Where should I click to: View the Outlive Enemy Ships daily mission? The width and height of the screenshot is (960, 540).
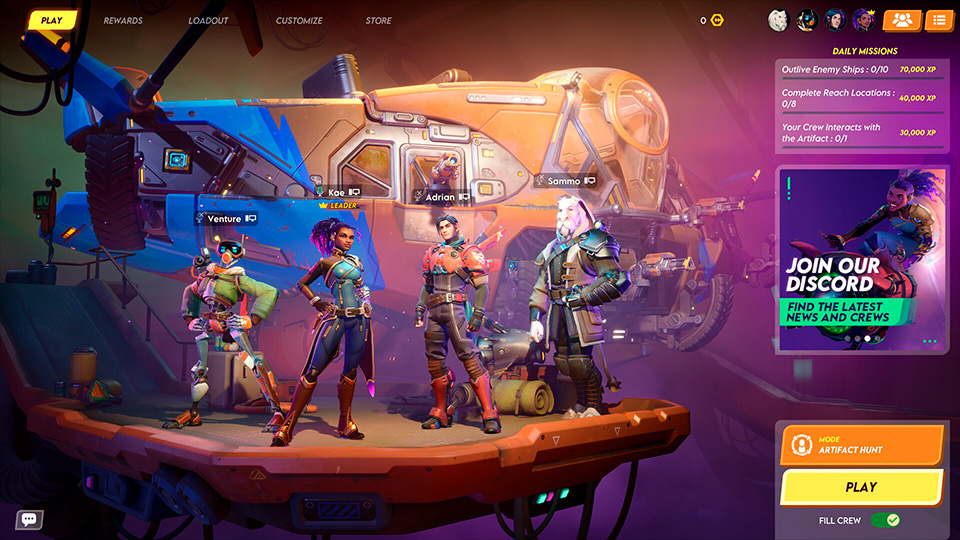click(x=861, y=69)
